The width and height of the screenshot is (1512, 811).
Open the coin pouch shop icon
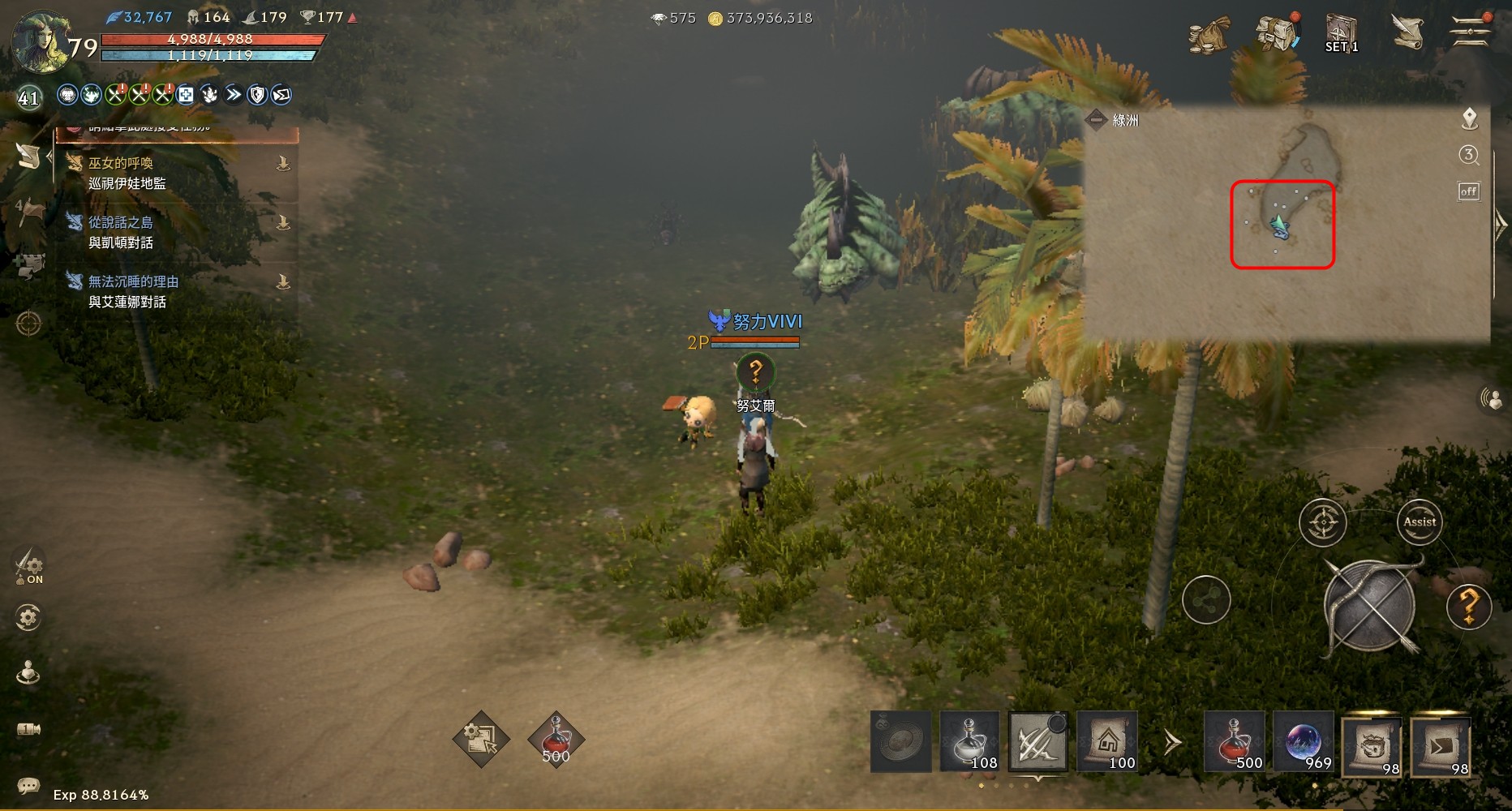(1209, 33)
